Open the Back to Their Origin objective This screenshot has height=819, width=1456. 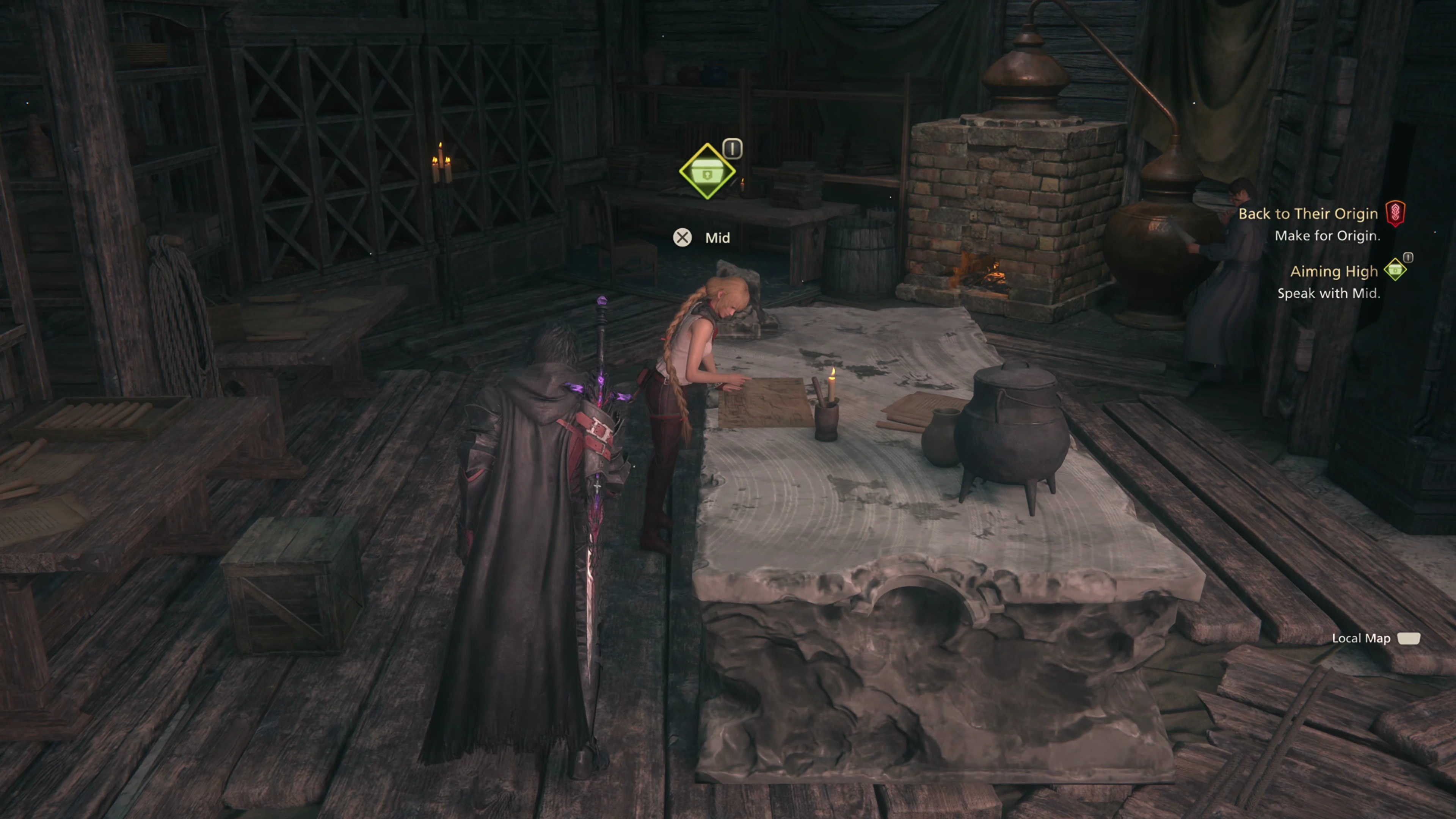1307,213
